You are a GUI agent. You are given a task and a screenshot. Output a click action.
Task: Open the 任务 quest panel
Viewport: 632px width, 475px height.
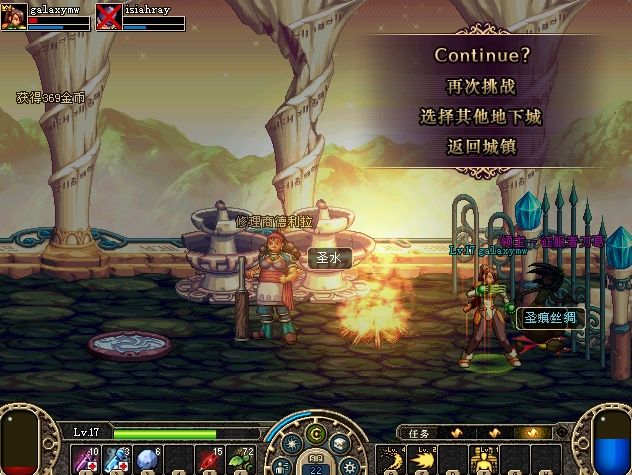[418, 433]
